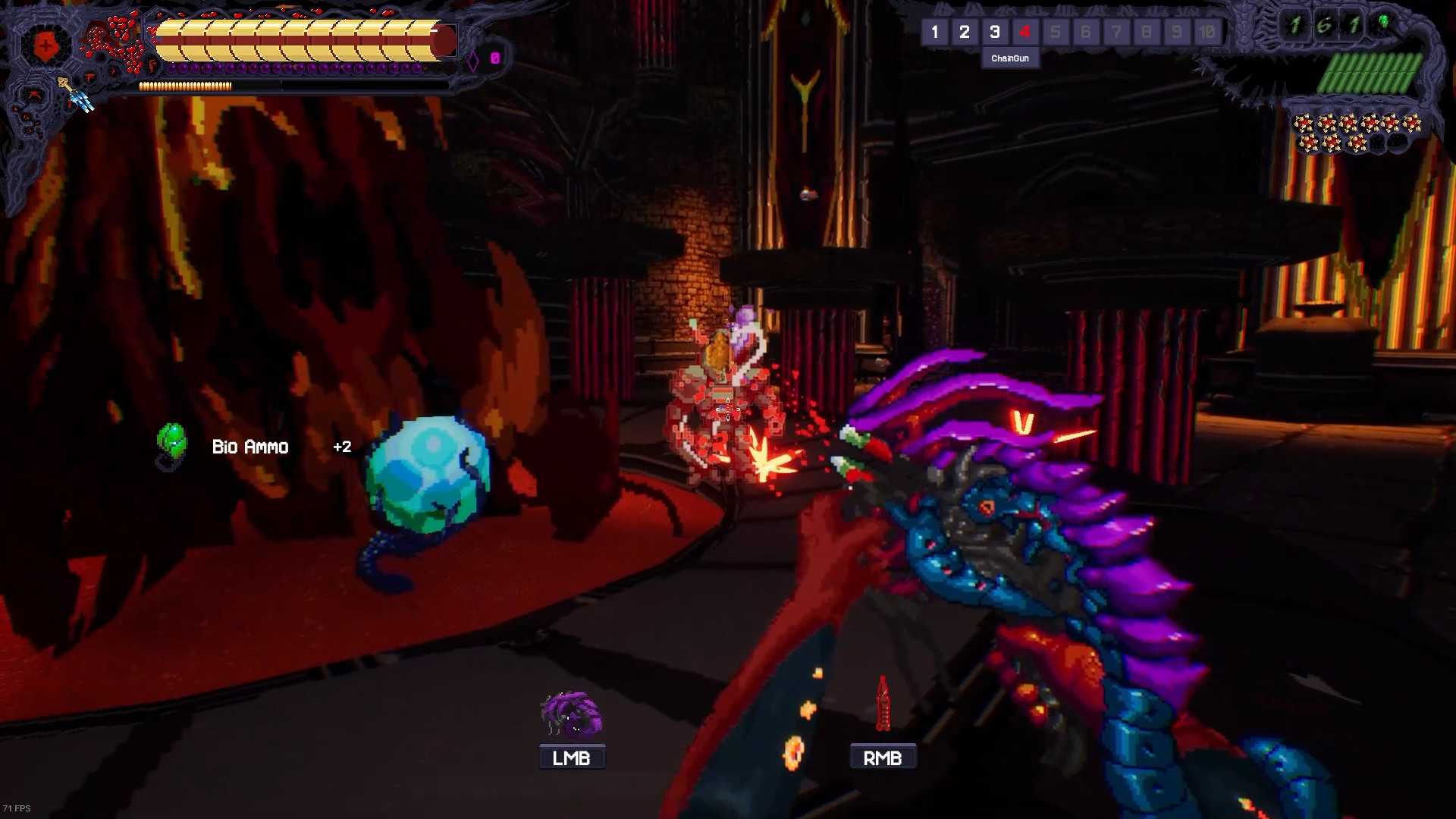Image resolution: width=1456 pixels, height=819 pixels.
Task: Select weapon slot 2
Action: click(x=965, y=32)
